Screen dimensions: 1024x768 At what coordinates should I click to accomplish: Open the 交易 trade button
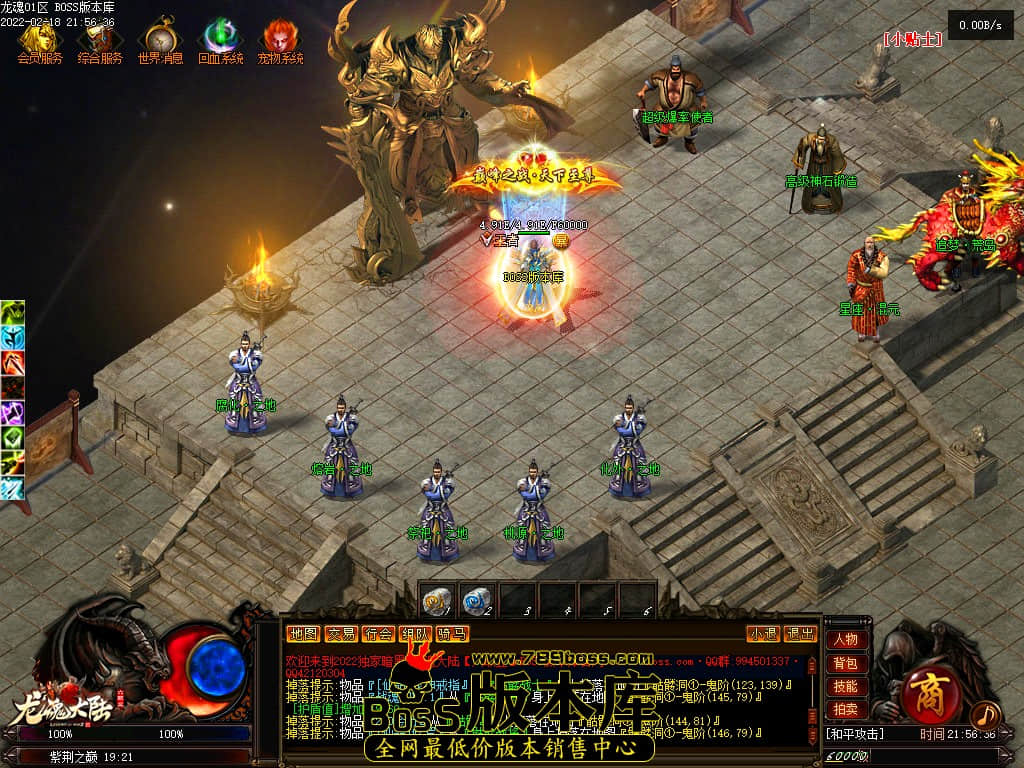pyautogui.click(x=341, y=634)
